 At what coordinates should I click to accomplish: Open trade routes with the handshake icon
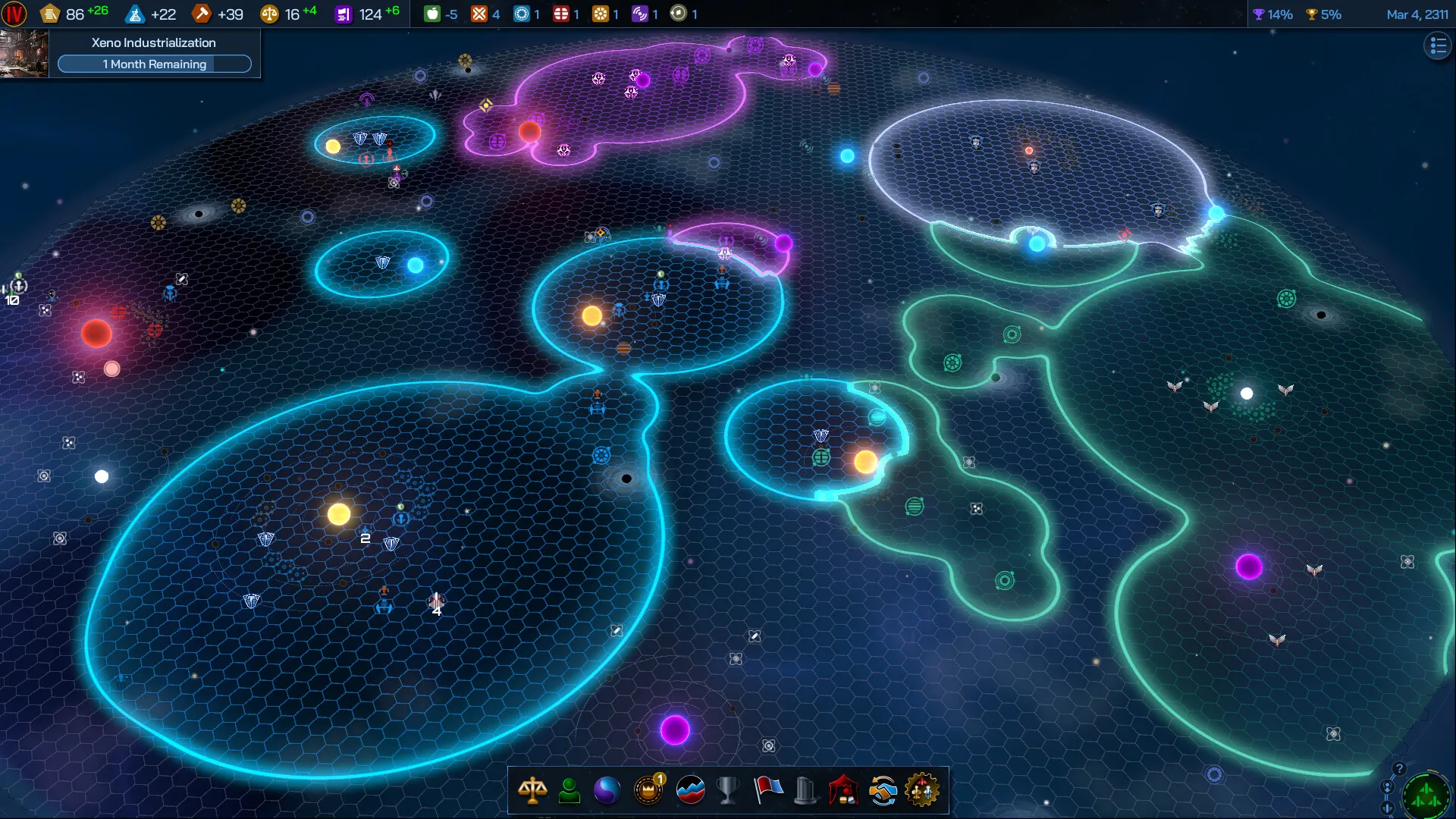(x=883, y=791)
